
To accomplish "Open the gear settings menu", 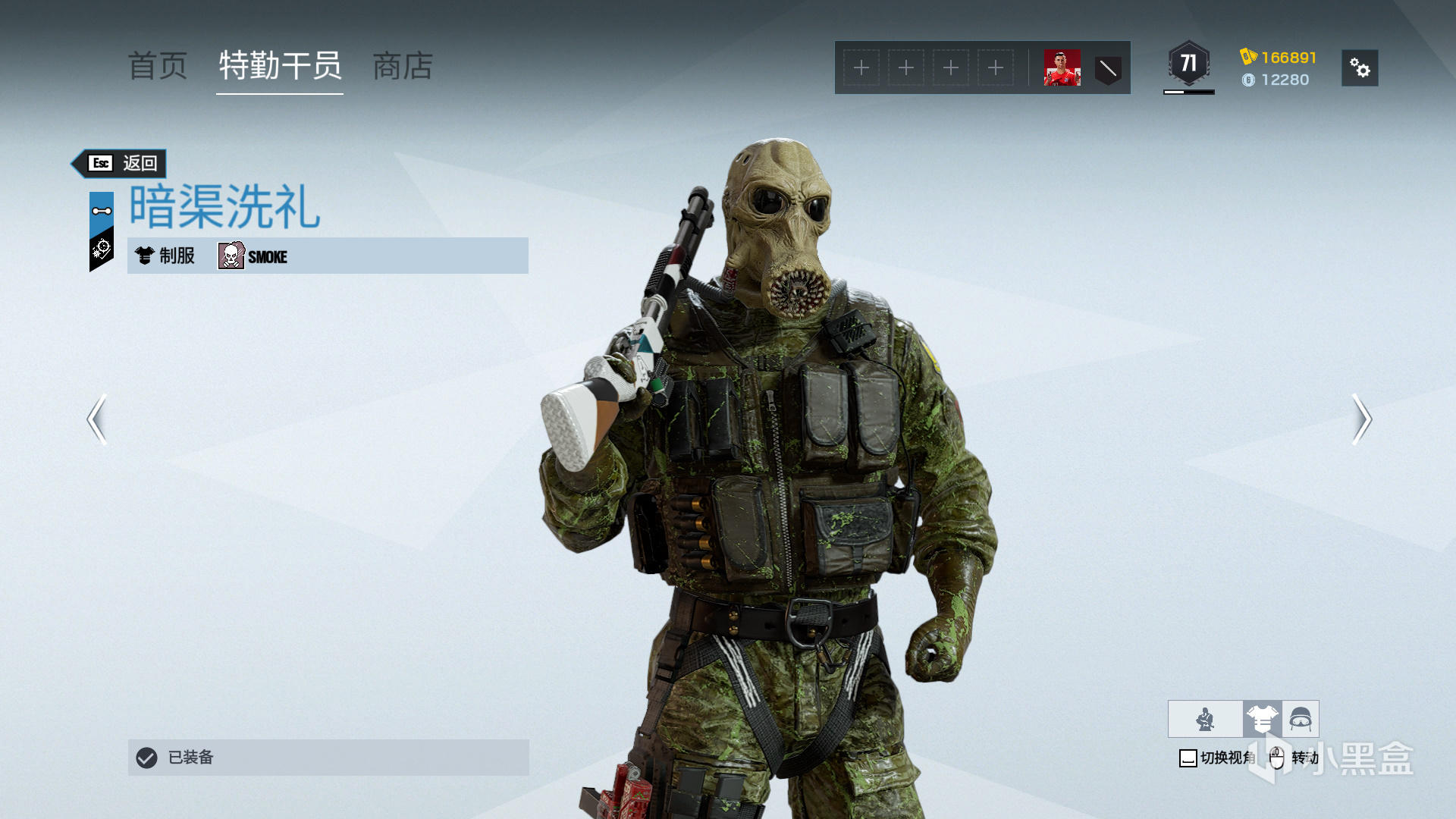I will click(x=1360, y=68).
